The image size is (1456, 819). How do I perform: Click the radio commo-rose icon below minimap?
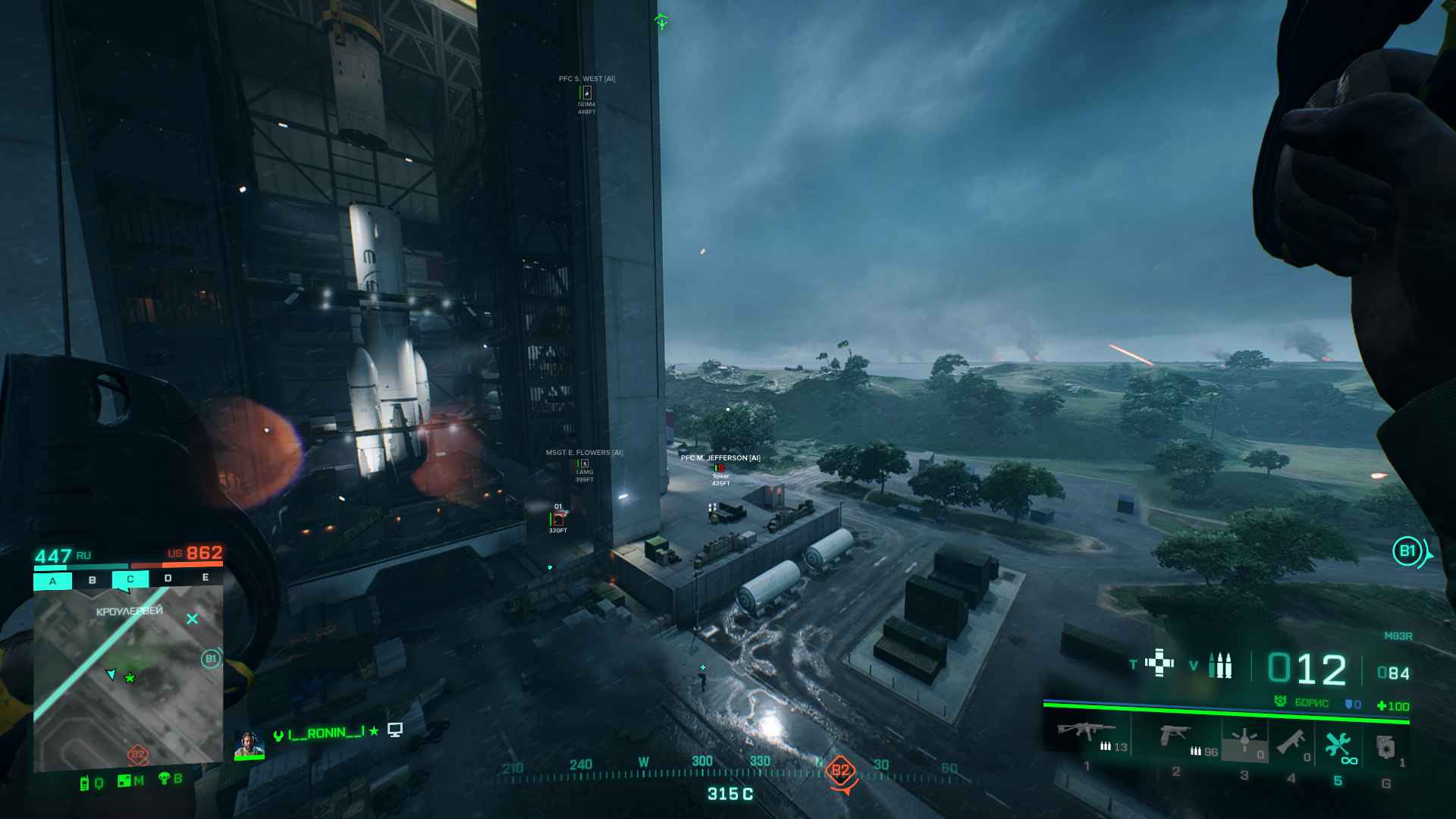pyautogui.click(x=86, y=783)
